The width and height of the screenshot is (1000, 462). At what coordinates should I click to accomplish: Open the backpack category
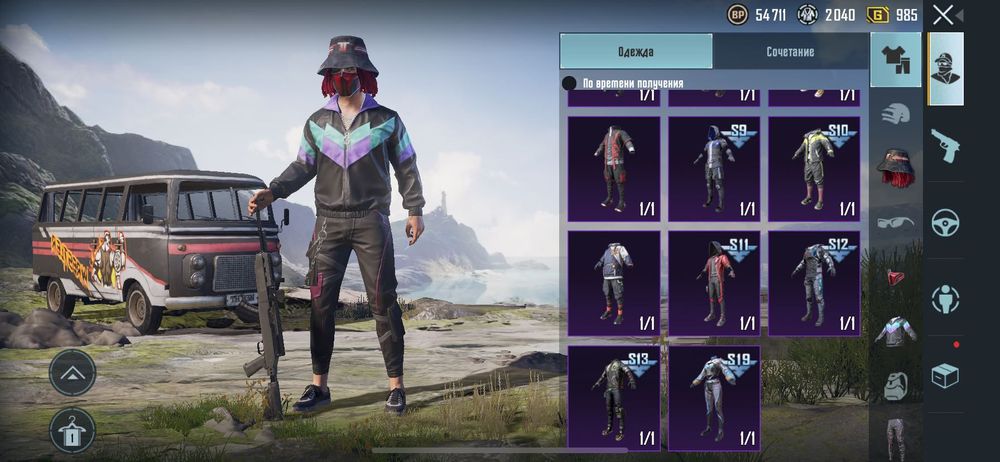[x=896, y=385]
